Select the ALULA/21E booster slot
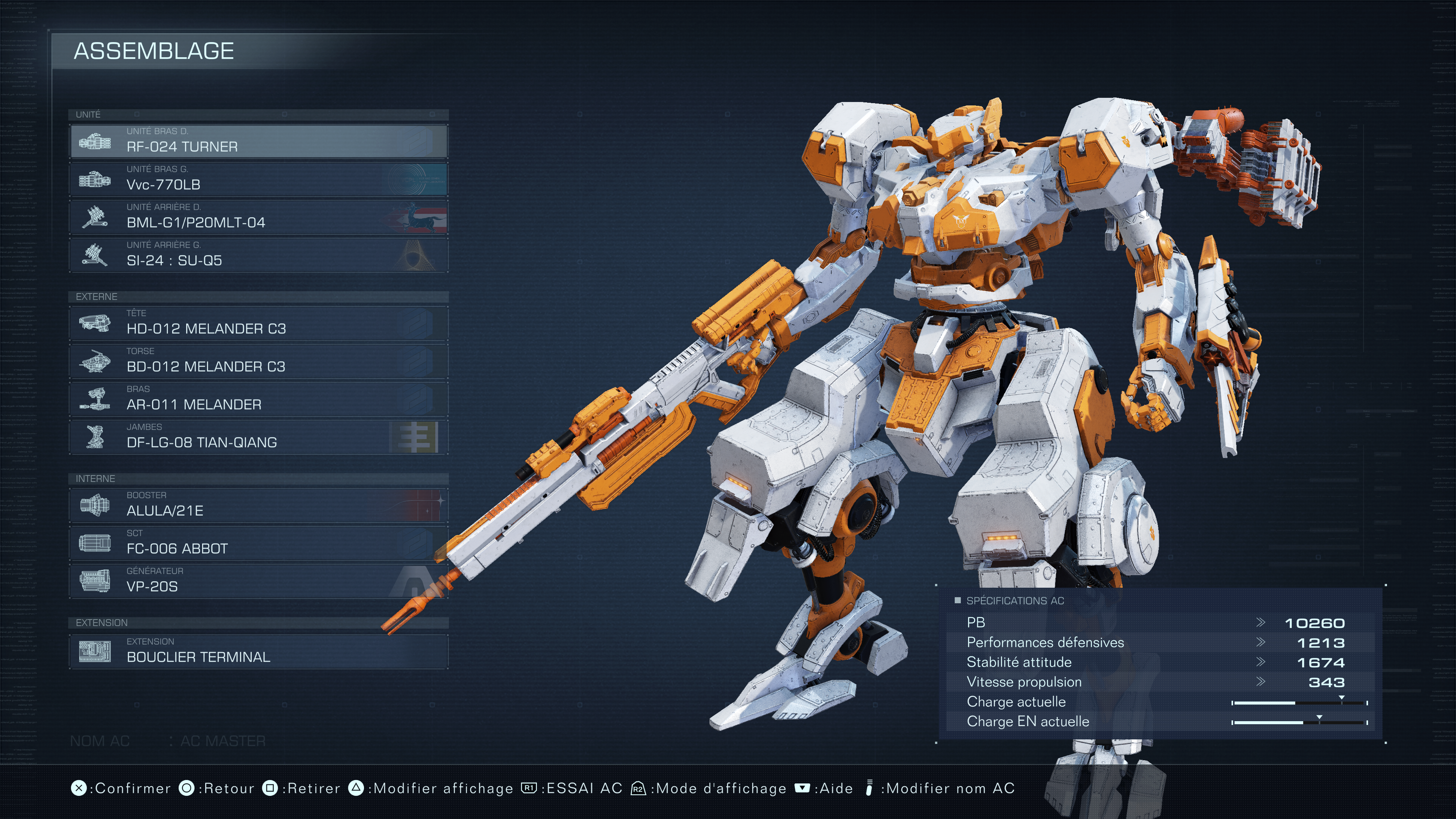Image resolution: width=1456 pixels, height=819 pixels. tap(259, 505)
